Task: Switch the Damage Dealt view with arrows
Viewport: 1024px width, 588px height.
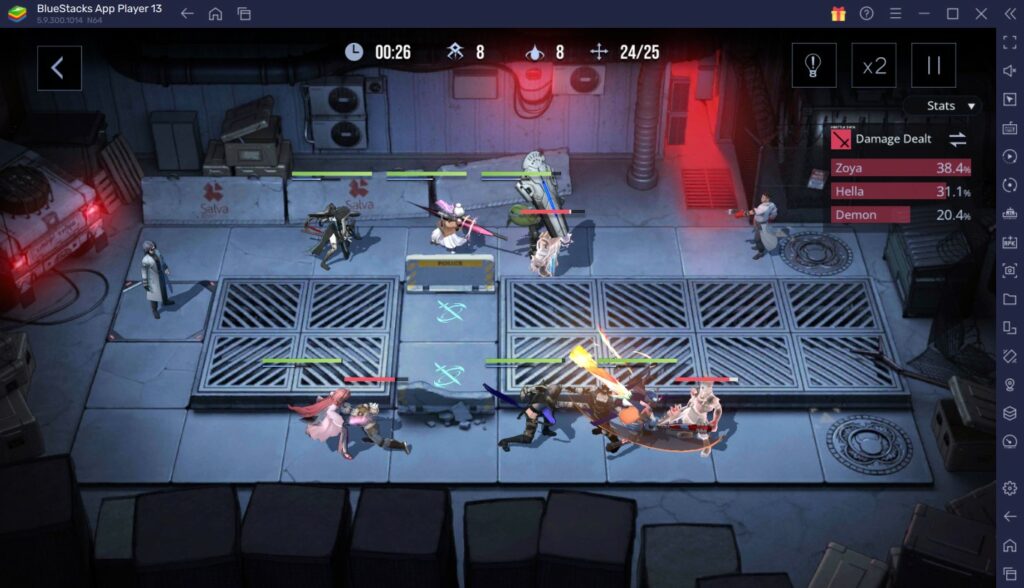Action: tap(957, 140)
